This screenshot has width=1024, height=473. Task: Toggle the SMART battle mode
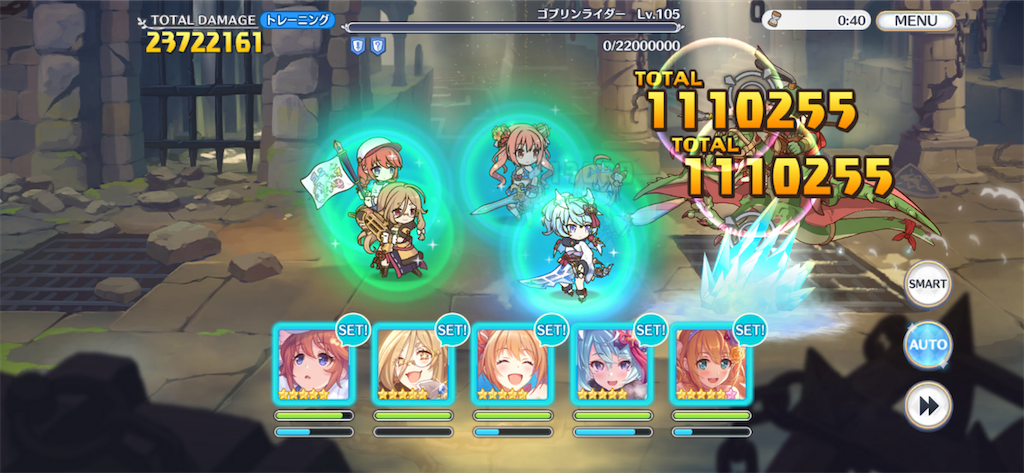click(x=927, y=284)
